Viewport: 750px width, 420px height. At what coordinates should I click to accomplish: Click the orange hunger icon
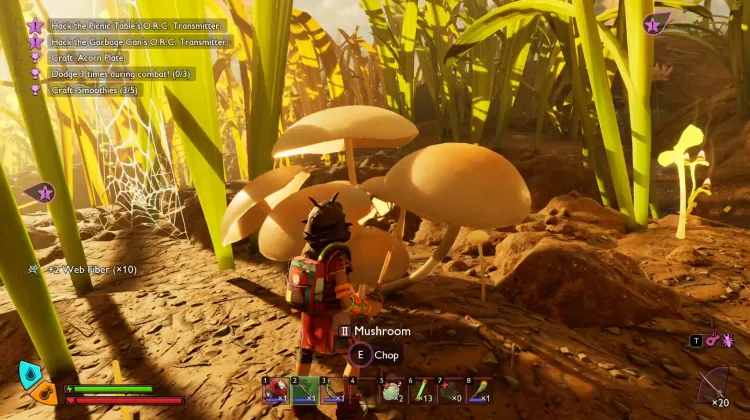[x=45, y=391]
